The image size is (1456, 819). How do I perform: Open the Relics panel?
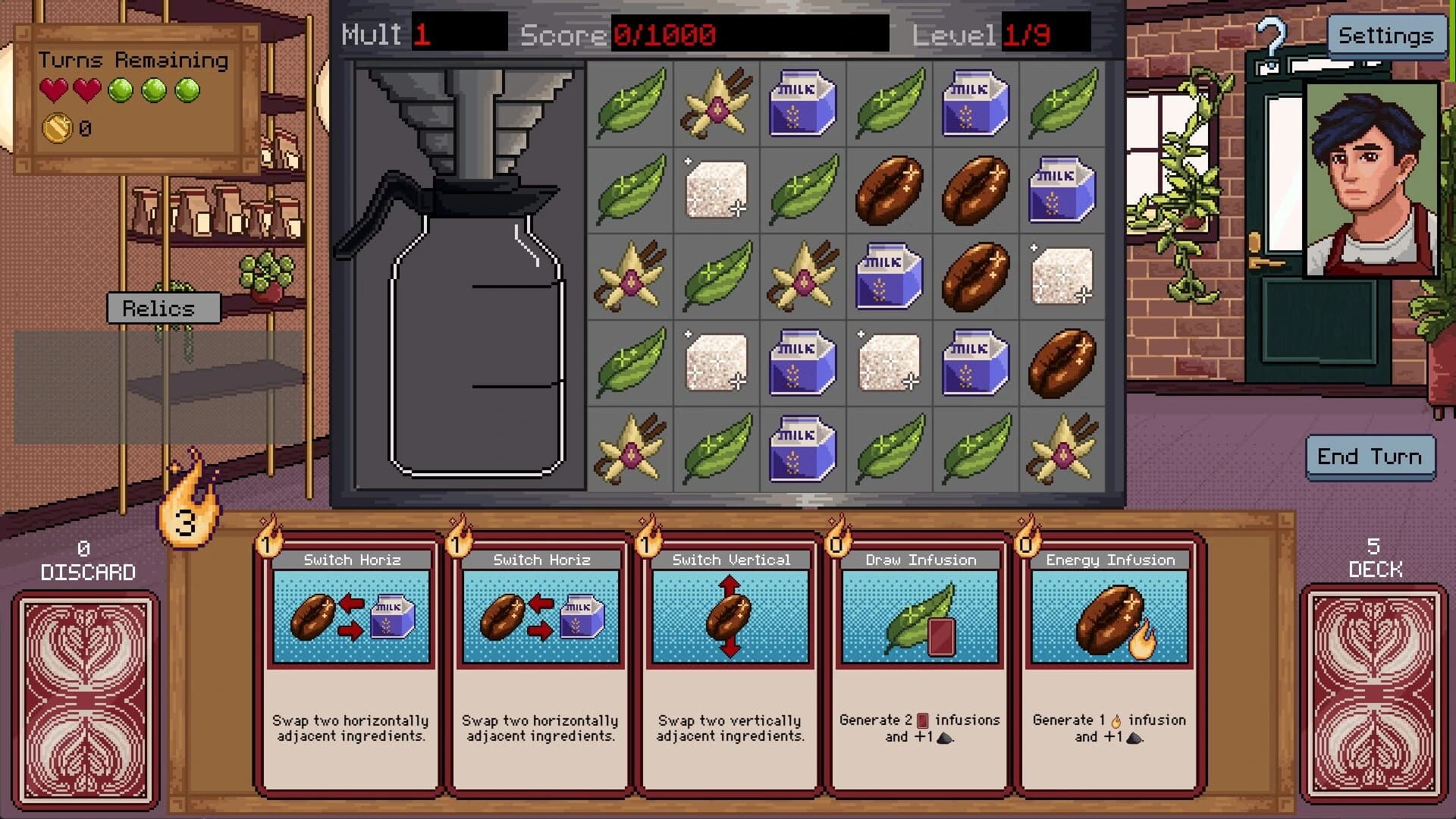pyautogui.click(x=163, y=308)
